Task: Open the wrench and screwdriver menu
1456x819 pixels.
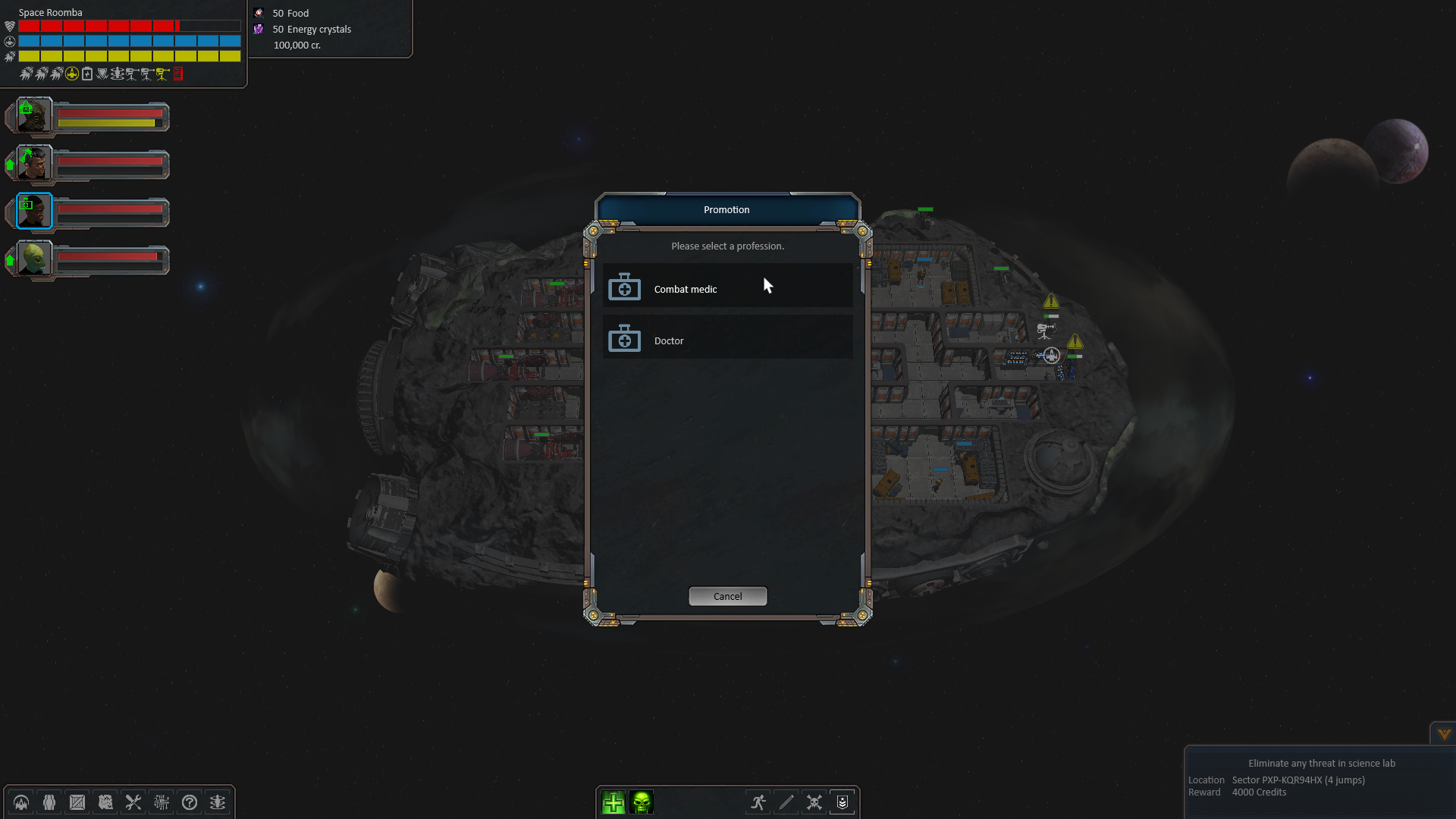Action: pyautogui.click(x=133, y=802)
